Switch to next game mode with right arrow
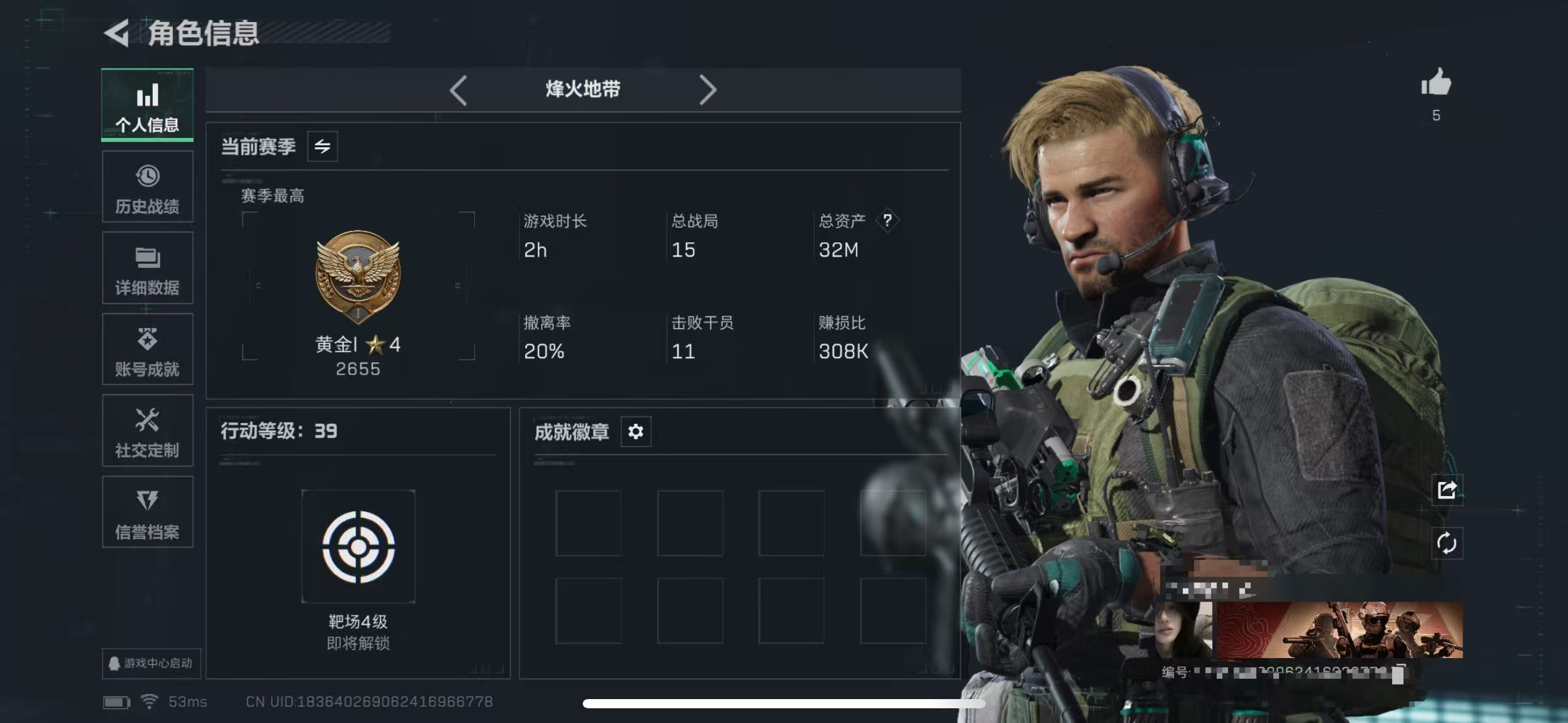 (708, 91)
